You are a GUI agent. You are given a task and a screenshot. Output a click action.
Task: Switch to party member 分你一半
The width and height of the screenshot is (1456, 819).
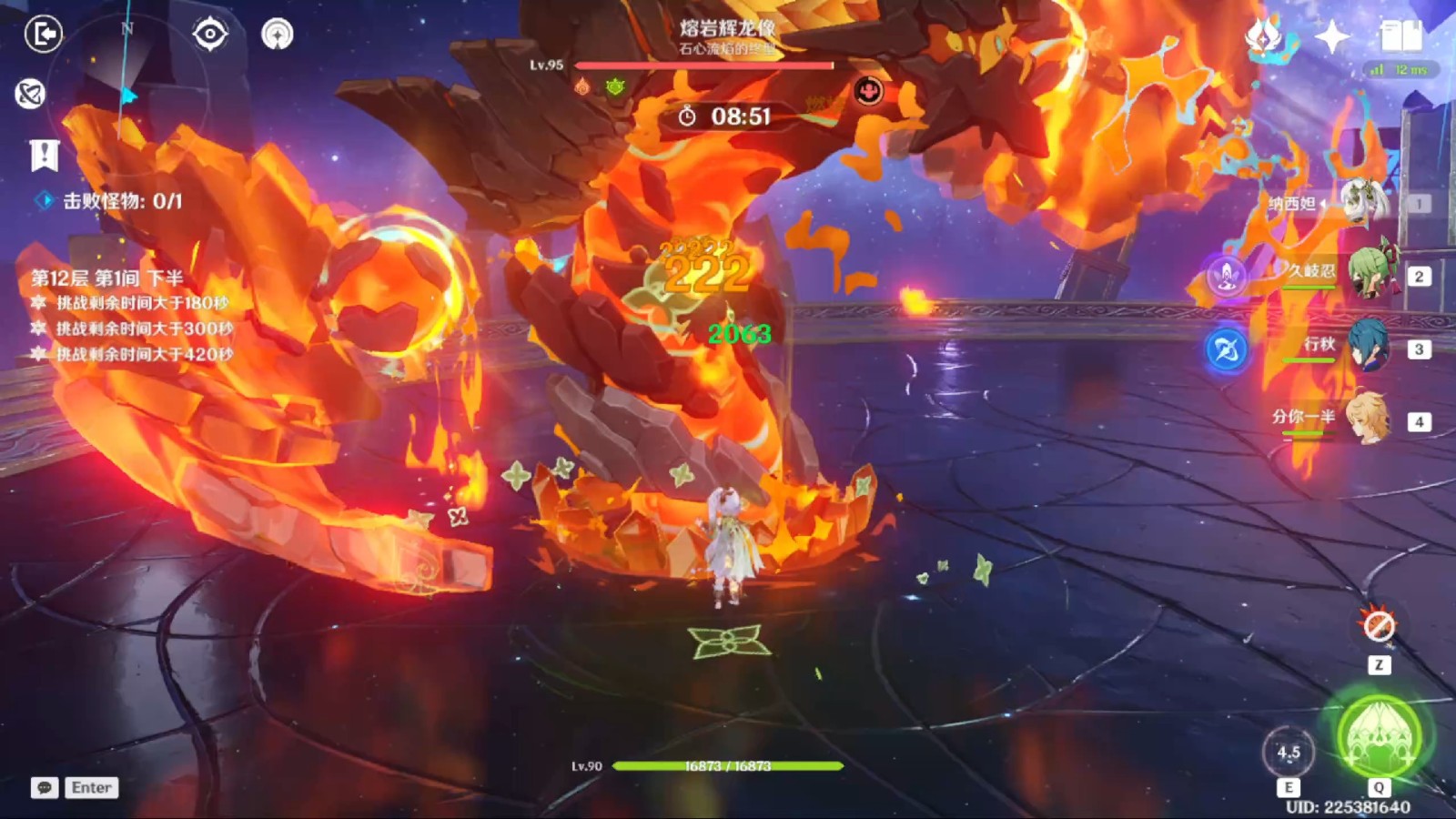(1365, 420)
